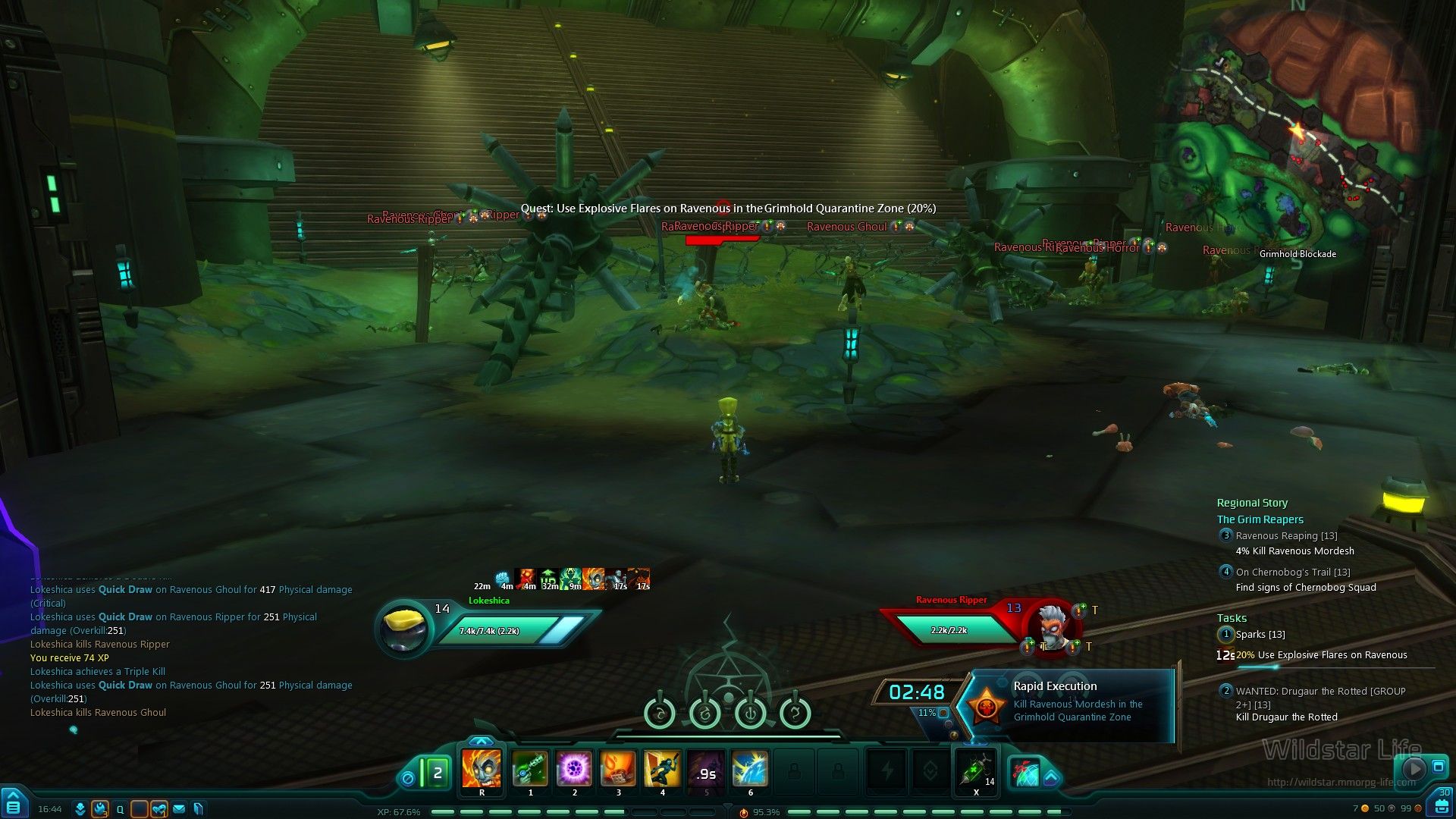Trigger the orange dice ability in slot 3

[x=618, y=768]
